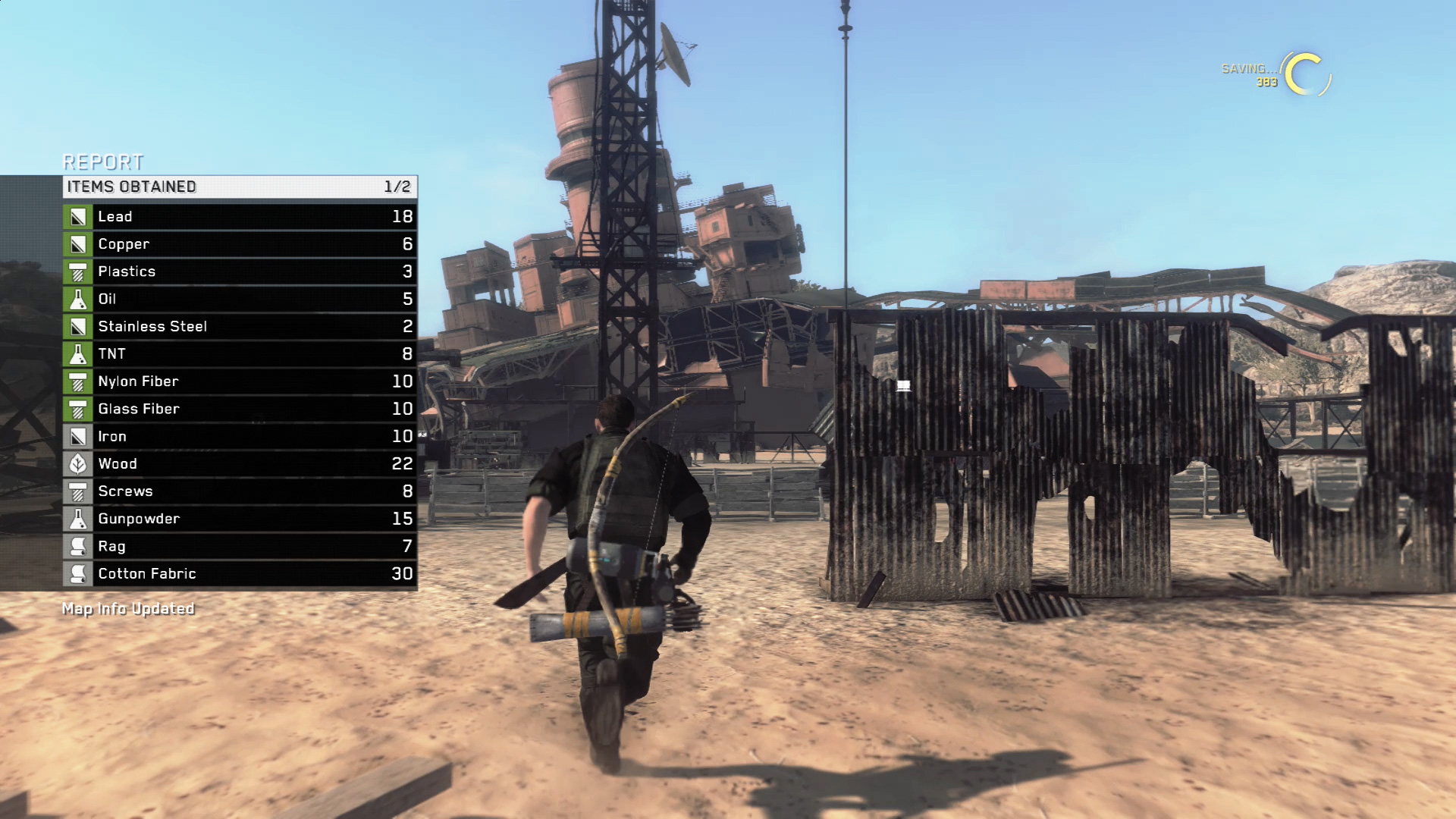Select the Cotton Fabric entry

tap(240, 574)
